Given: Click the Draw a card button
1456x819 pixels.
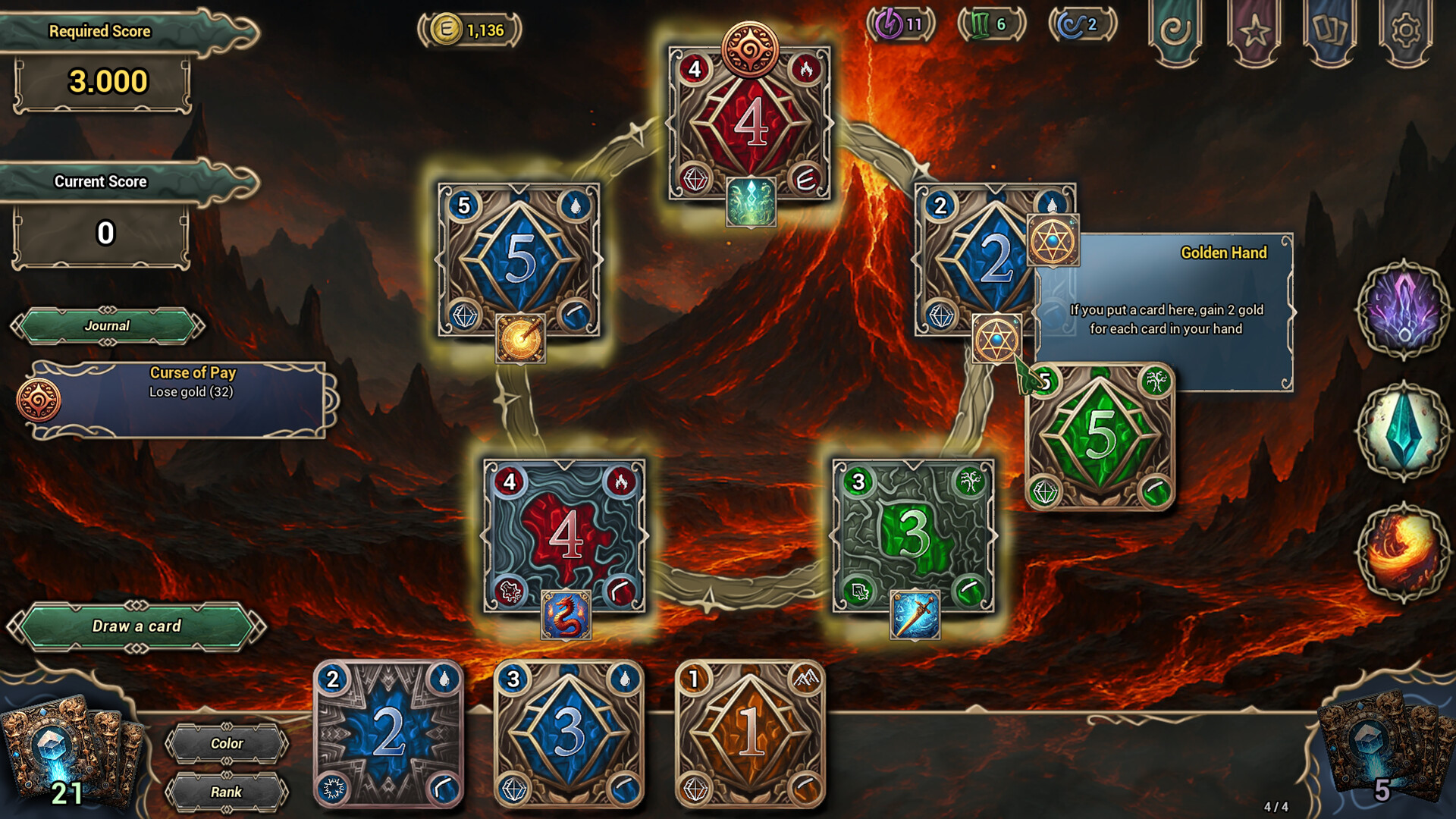Looking at the screenshot, I should 136,626.
